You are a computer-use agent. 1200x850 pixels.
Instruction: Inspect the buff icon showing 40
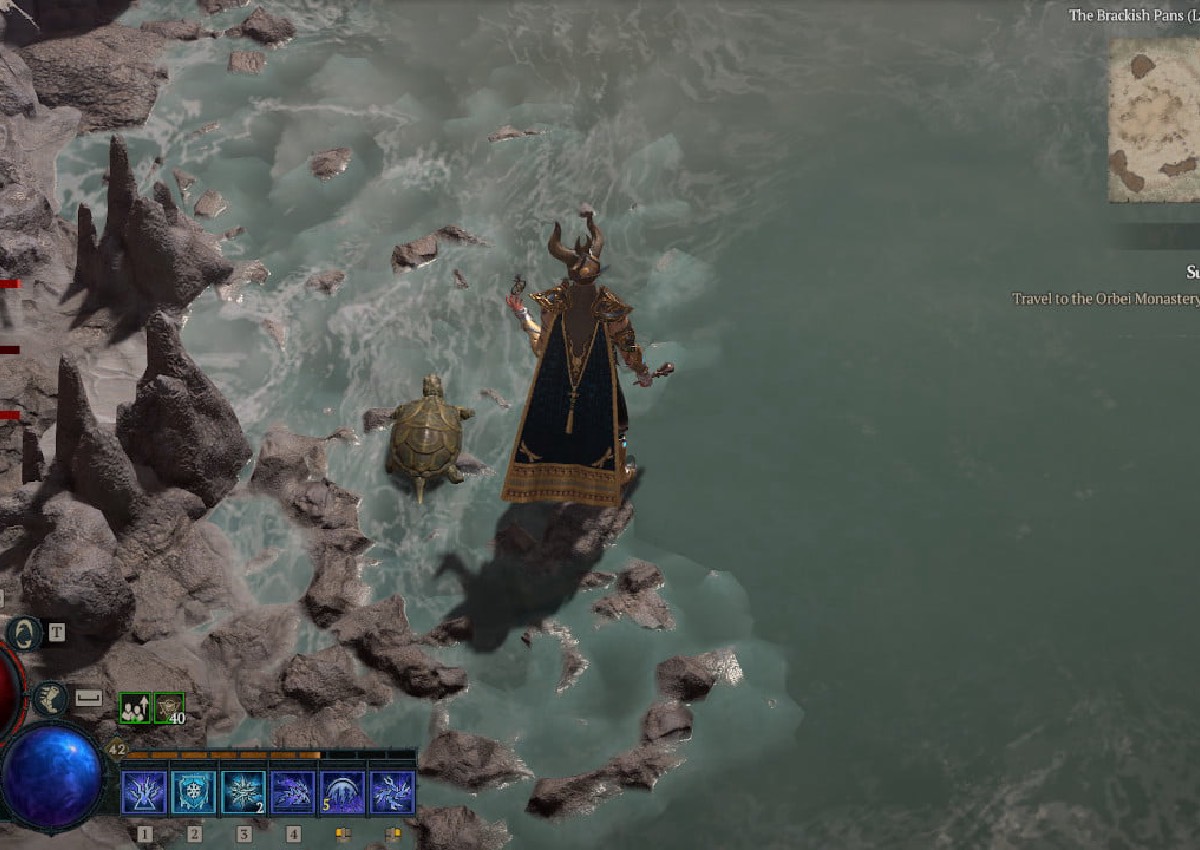(169, 708)
